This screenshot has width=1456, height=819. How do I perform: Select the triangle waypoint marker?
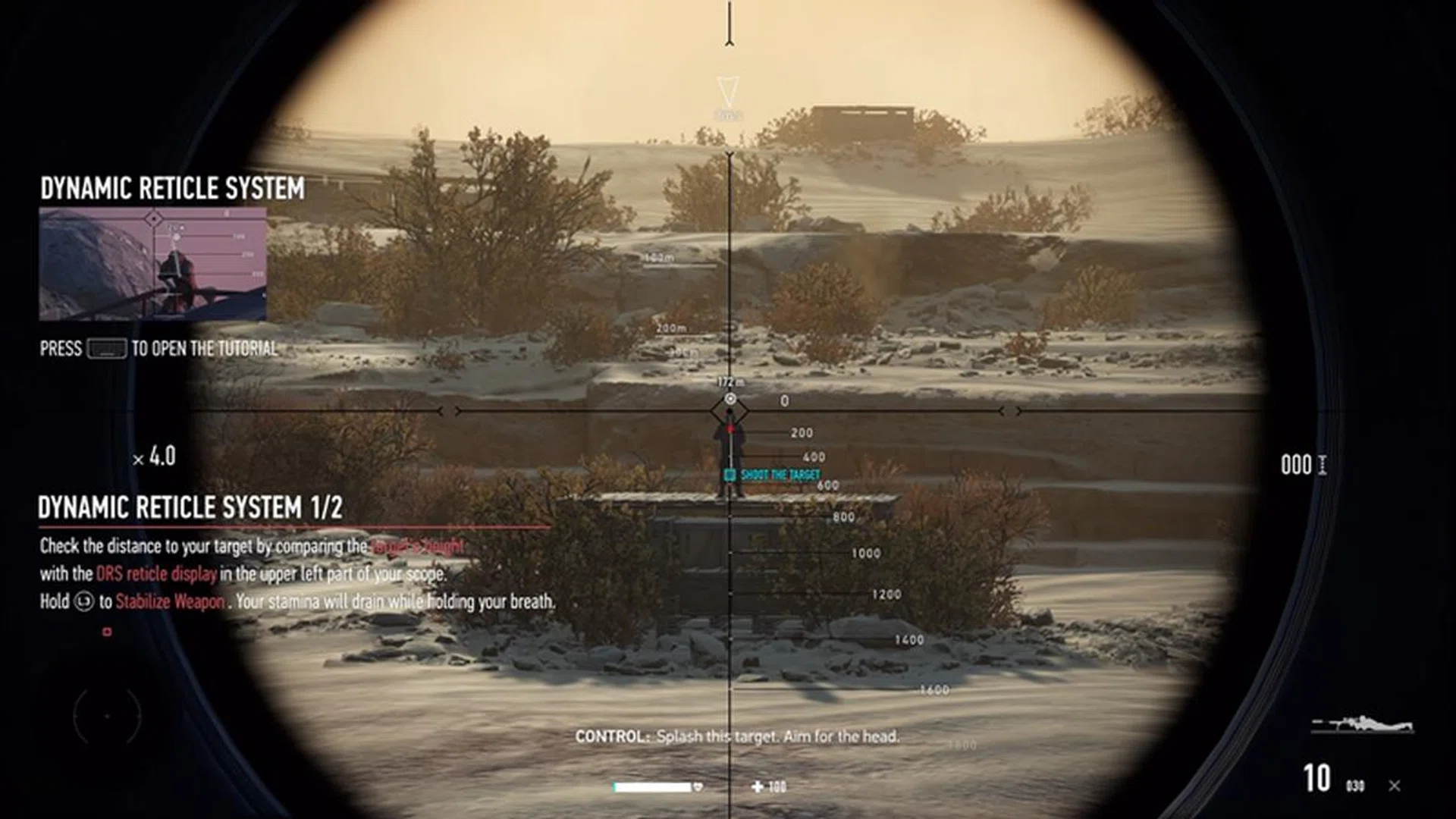click(x=728, y=92)
